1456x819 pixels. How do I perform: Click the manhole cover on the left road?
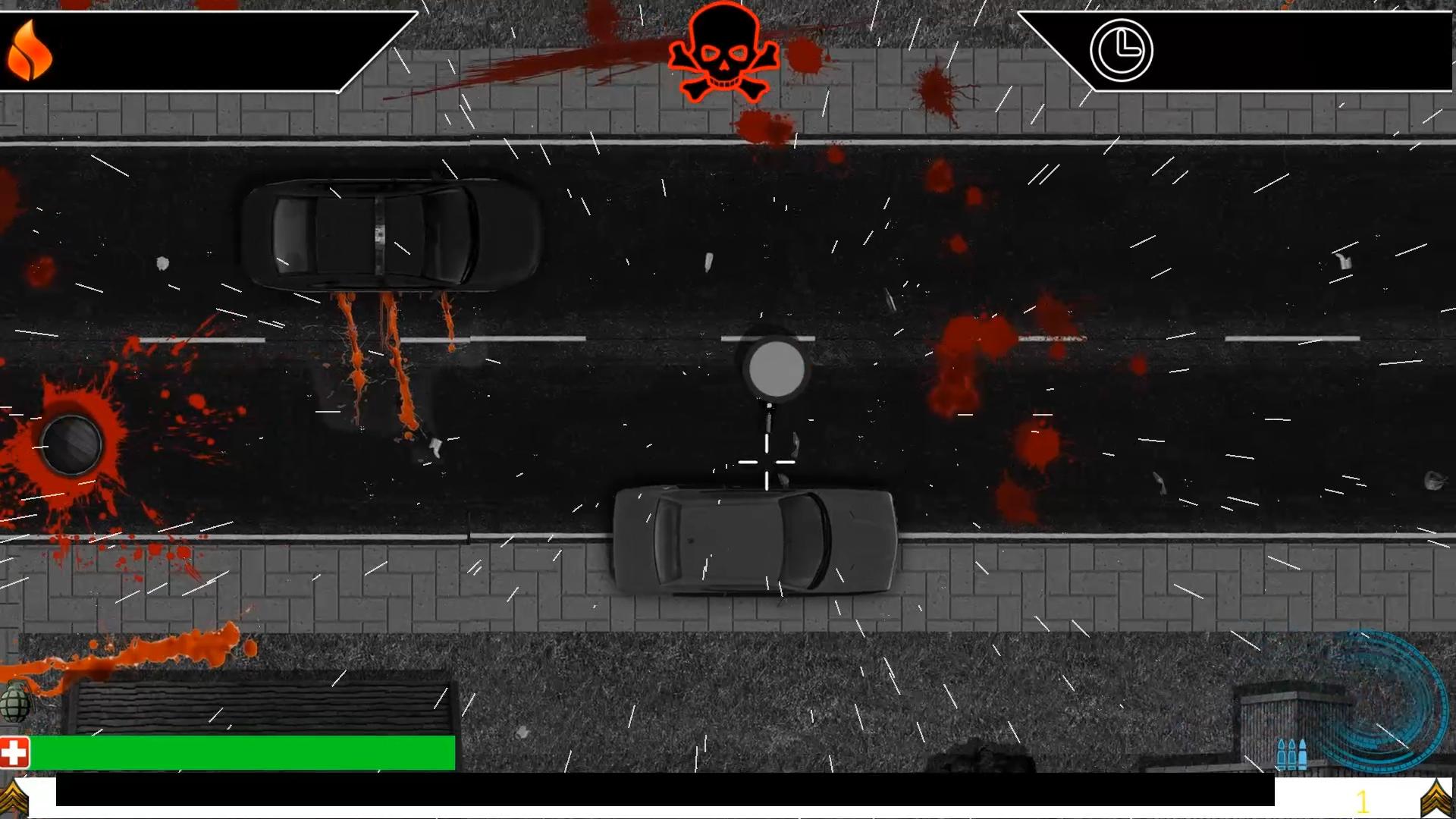pos(71,445)
